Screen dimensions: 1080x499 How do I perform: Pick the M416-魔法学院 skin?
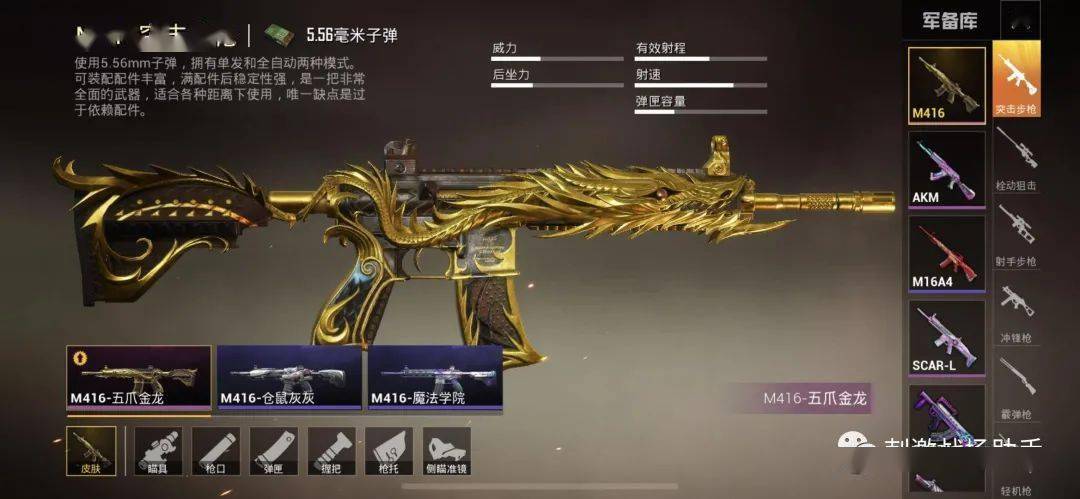(x=435, y=378)
